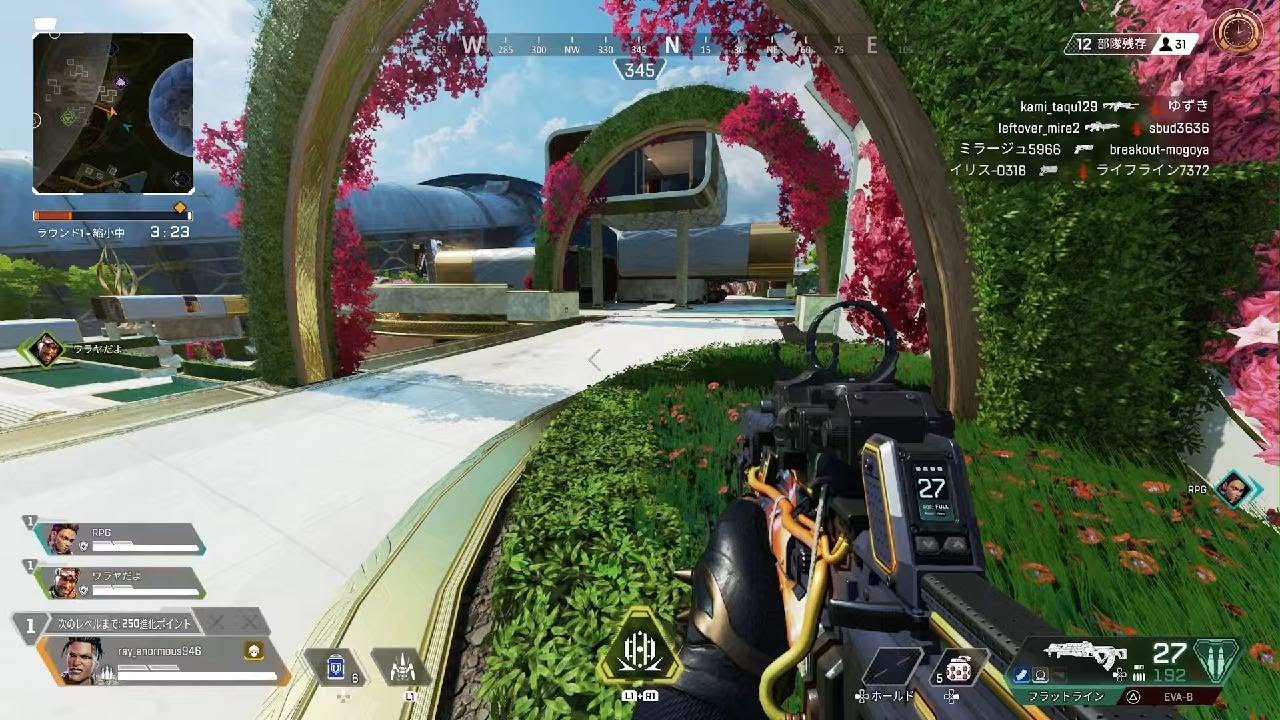Image resolution: width=1280 pixels, height=720 pixels.
Task: Click the squad counter icon showing 31
Action: (1168, 43)
